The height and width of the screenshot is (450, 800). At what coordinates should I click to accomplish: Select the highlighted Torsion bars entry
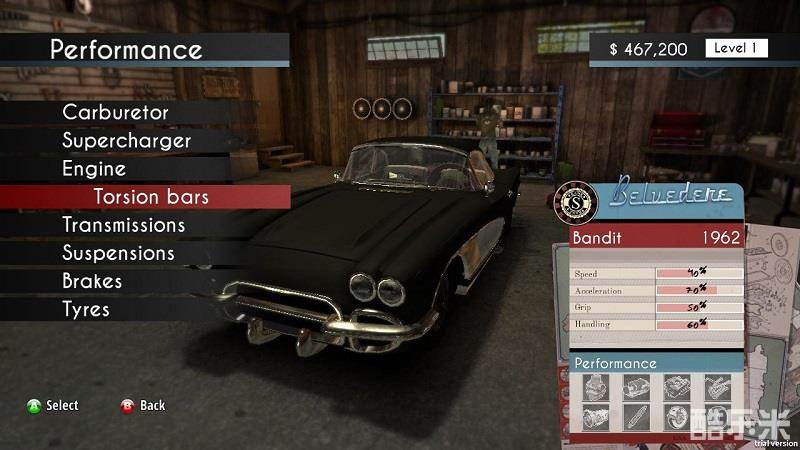pyautogui.click(x=151, y=197)
